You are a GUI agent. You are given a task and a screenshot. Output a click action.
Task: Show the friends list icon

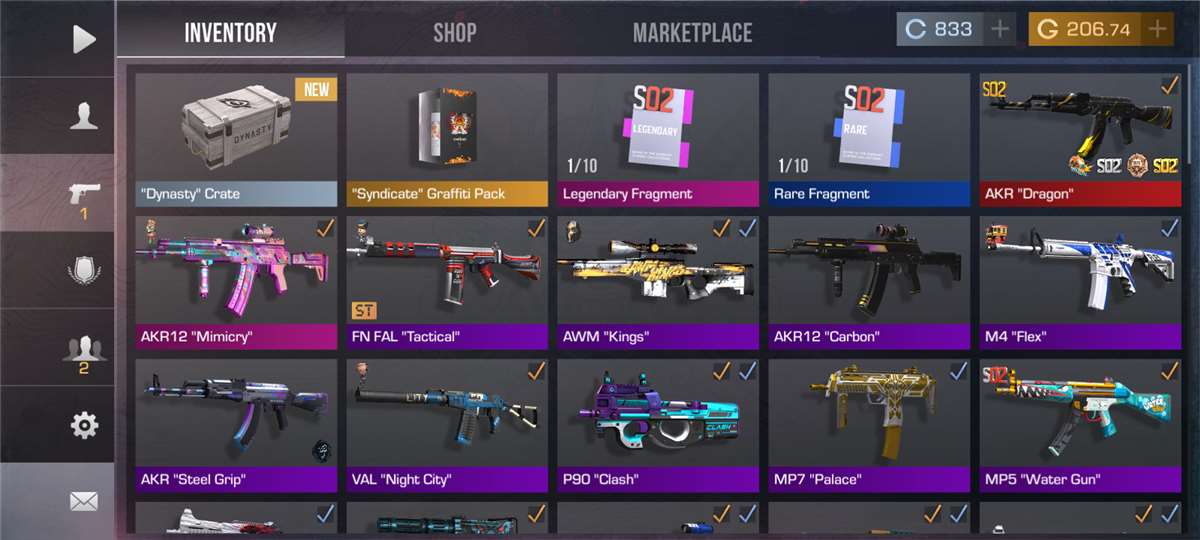pyautogui.click(x=84, y=350)
